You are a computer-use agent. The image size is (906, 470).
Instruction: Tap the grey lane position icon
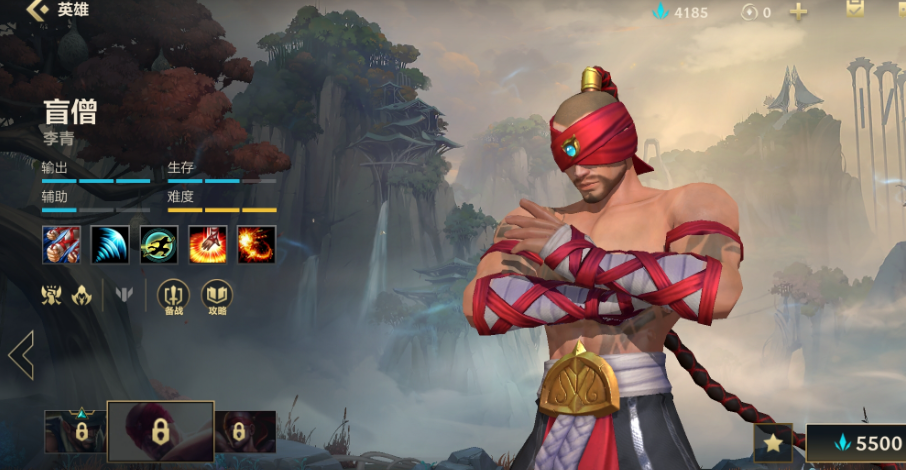(x=124, y=295)
